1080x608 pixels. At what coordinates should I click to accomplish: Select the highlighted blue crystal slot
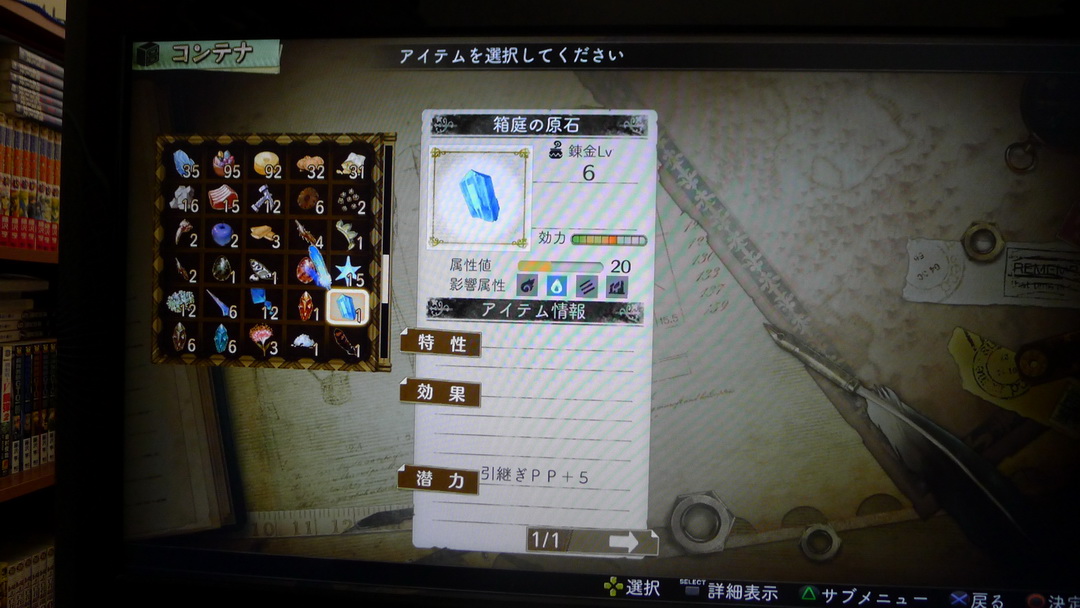pos(347,308)
